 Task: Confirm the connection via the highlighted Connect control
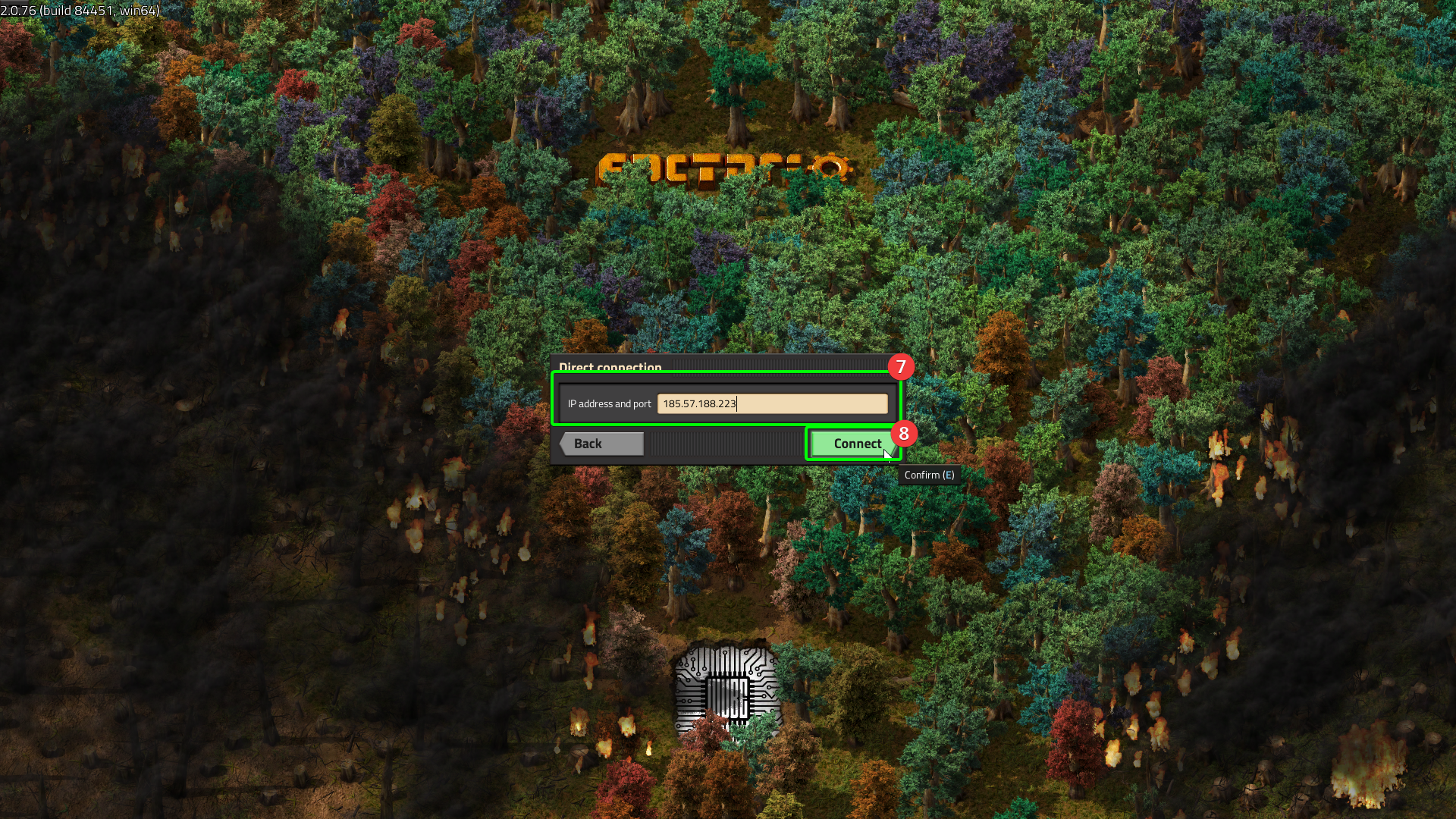click(x=854, y=444)
